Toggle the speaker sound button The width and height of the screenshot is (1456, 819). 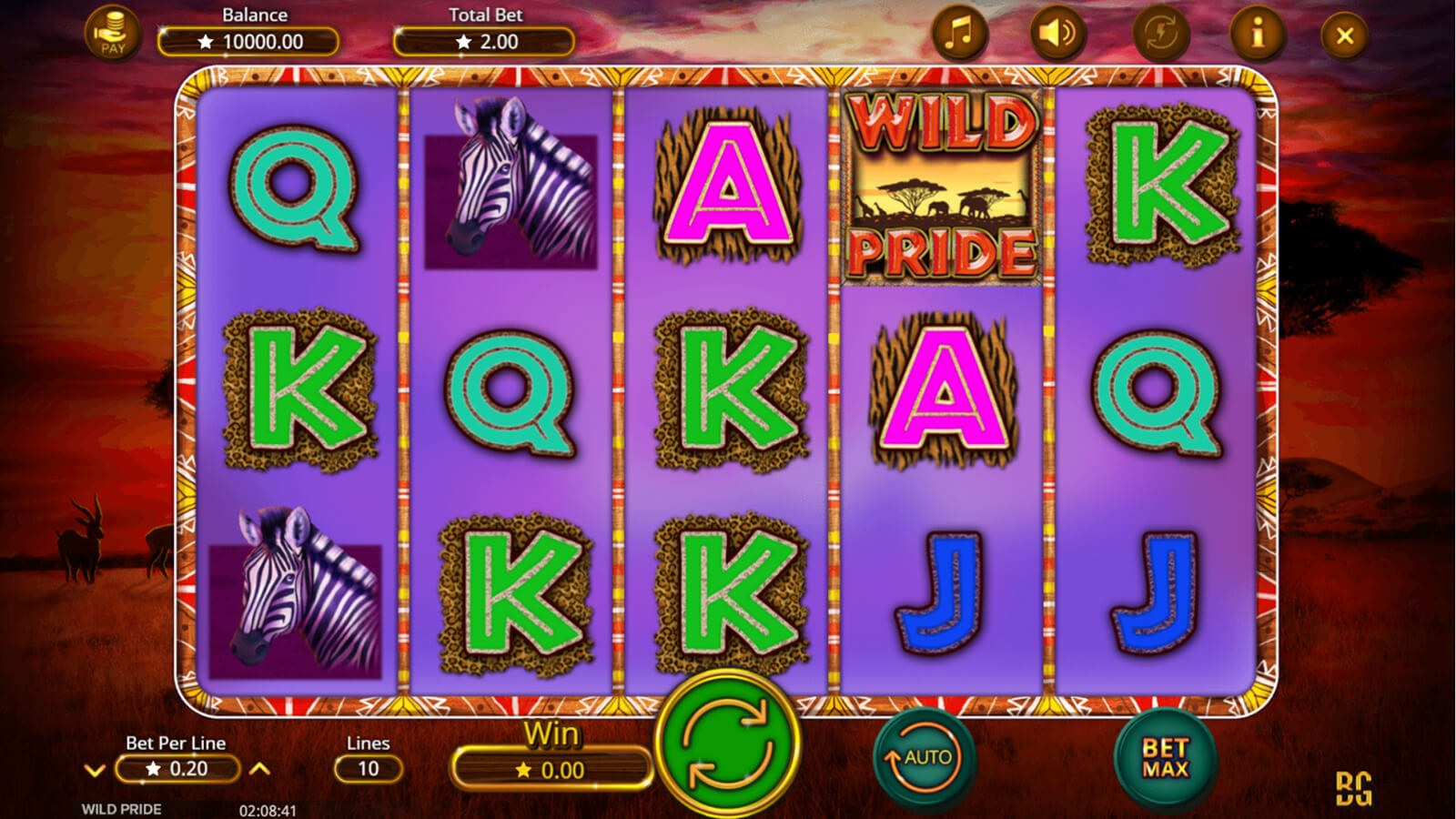[x=1057, y=35]
